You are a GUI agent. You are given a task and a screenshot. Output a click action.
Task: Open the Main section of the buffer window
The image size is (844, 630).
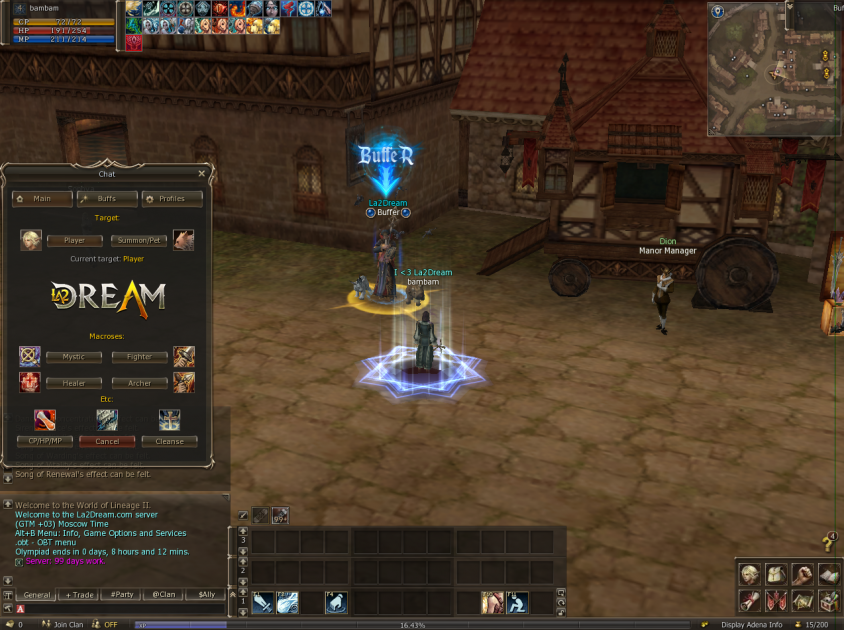tap(41, 199)
